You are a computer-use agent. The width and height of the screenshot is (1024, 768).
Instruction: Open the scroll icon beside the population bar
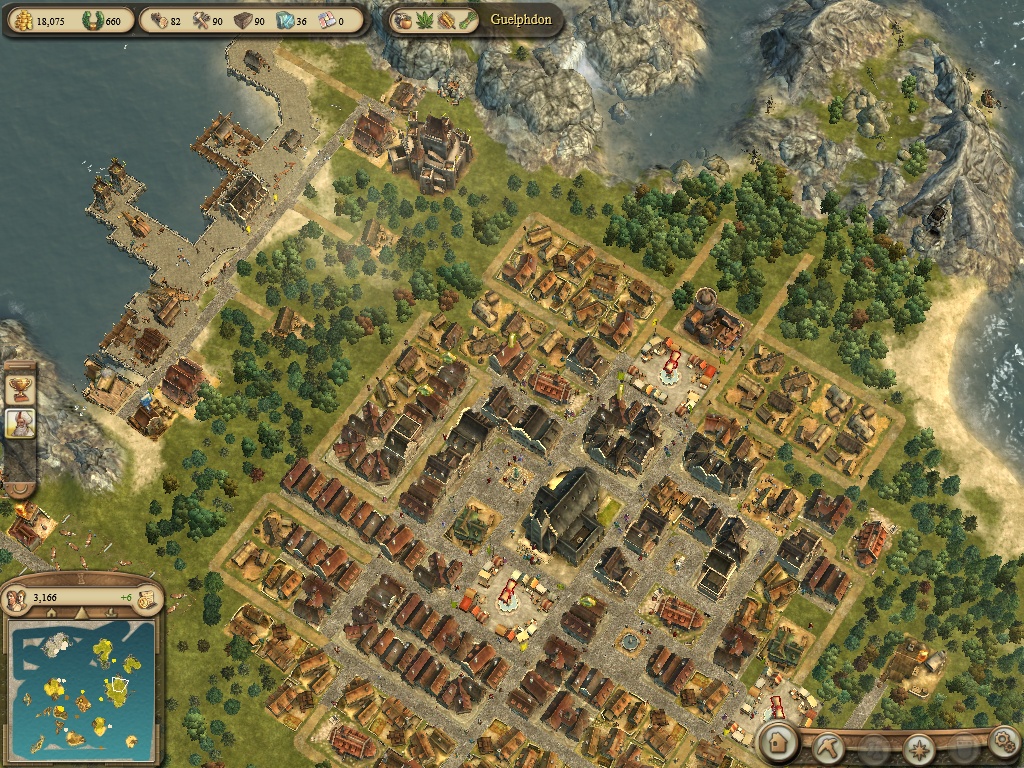click(x=146, y=599)
